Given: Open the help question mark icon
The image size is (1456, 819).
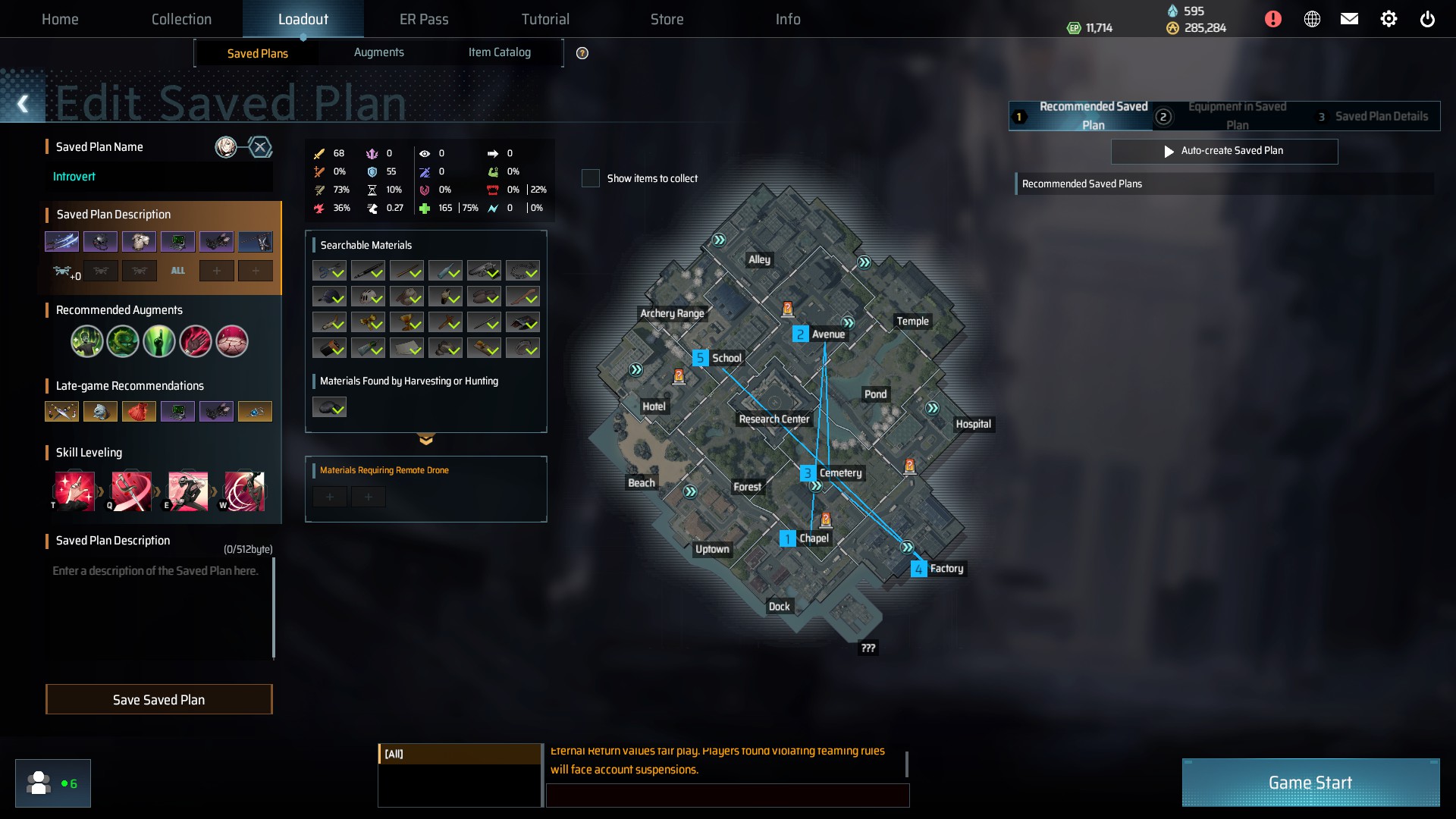Looking at the screenshot, I should [582, 53].
